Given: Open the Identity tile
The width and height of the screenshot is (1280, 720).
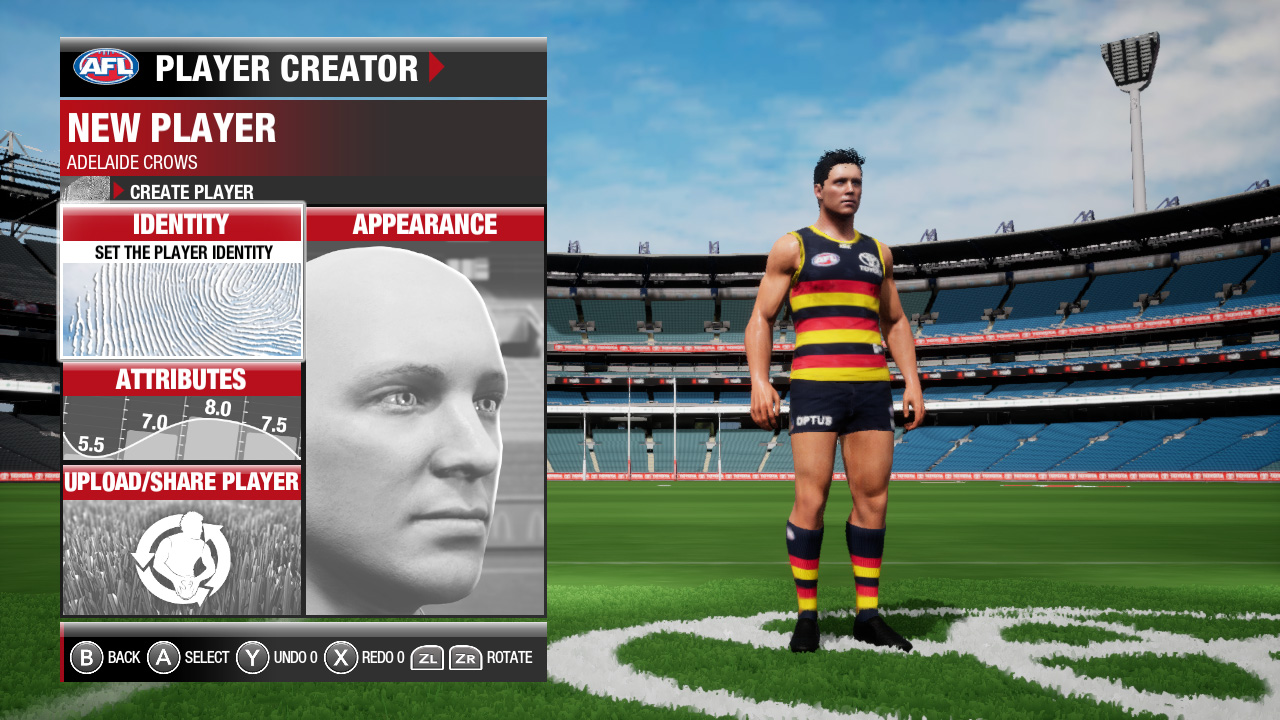Looking at the screenshot, I should 181,281.
